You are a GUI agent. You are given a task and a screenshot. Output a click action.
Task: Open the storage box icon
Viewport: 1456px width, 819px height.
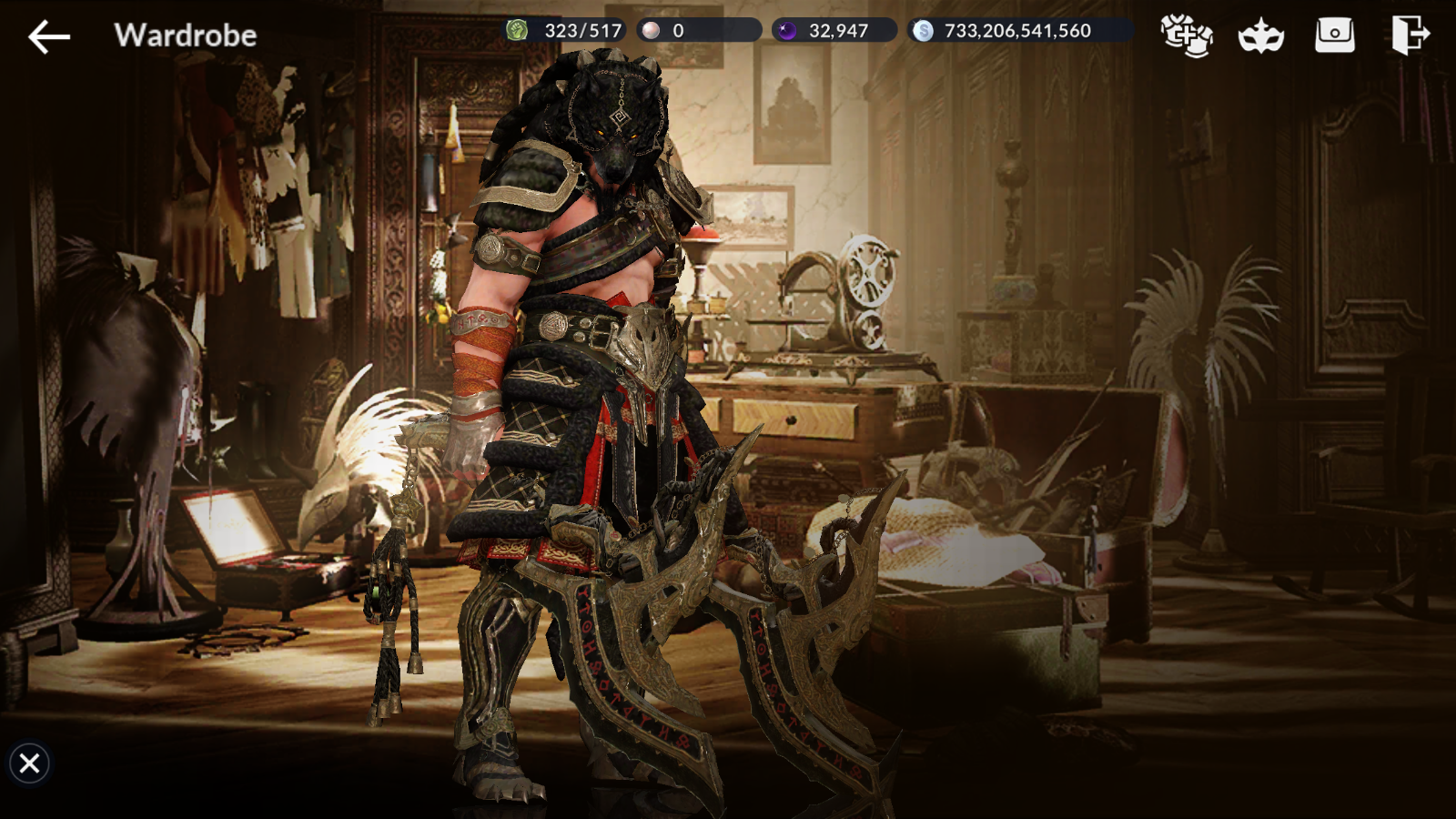pyautogui.click(x=1334, y=35)
